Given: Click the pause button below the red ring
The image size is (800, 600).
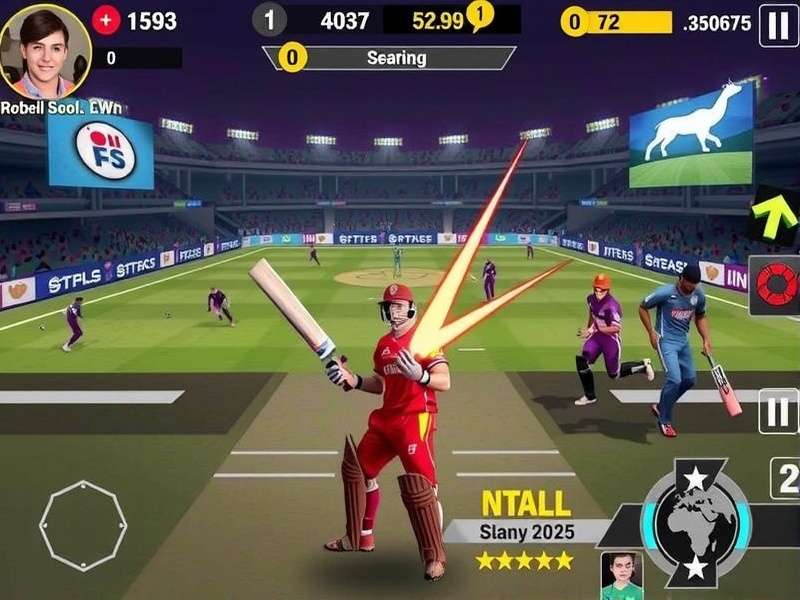Looking at the screenshot, I should [777, 411].
